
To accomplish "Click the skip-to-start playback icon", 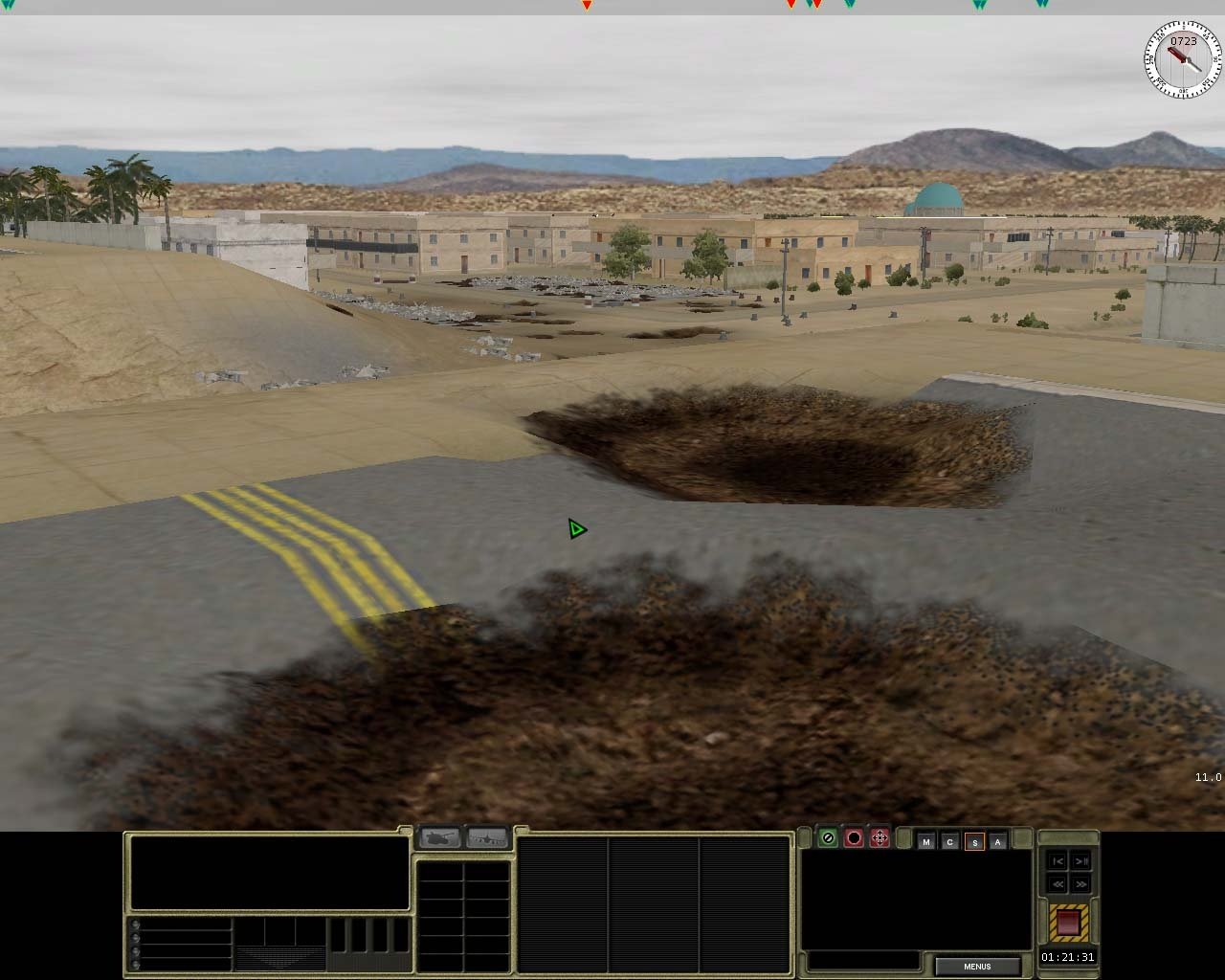I will [x=1058, y=862].
